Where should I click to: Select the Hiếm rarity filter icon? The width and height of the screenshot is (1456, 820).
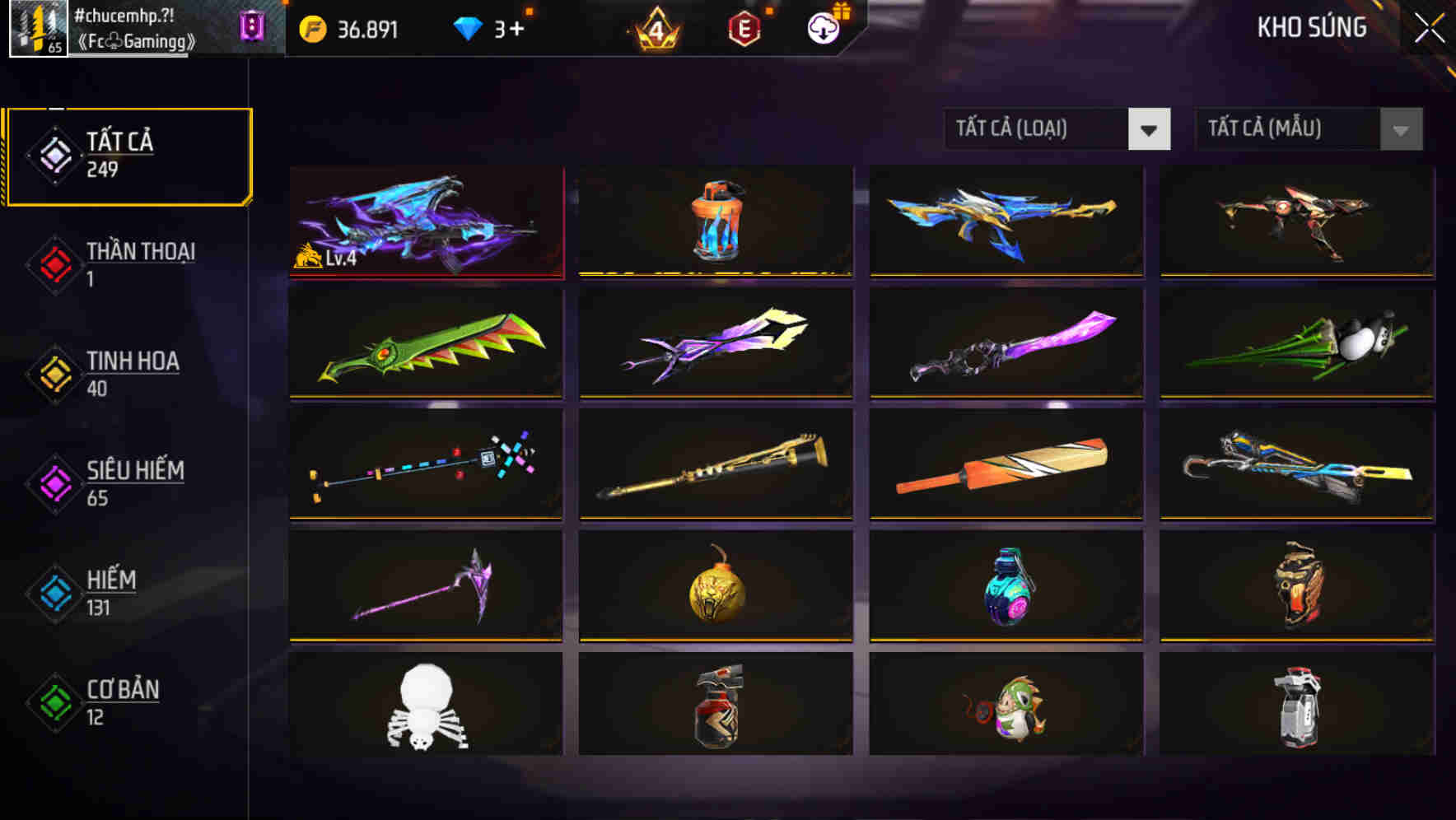(x=54, y=593)
